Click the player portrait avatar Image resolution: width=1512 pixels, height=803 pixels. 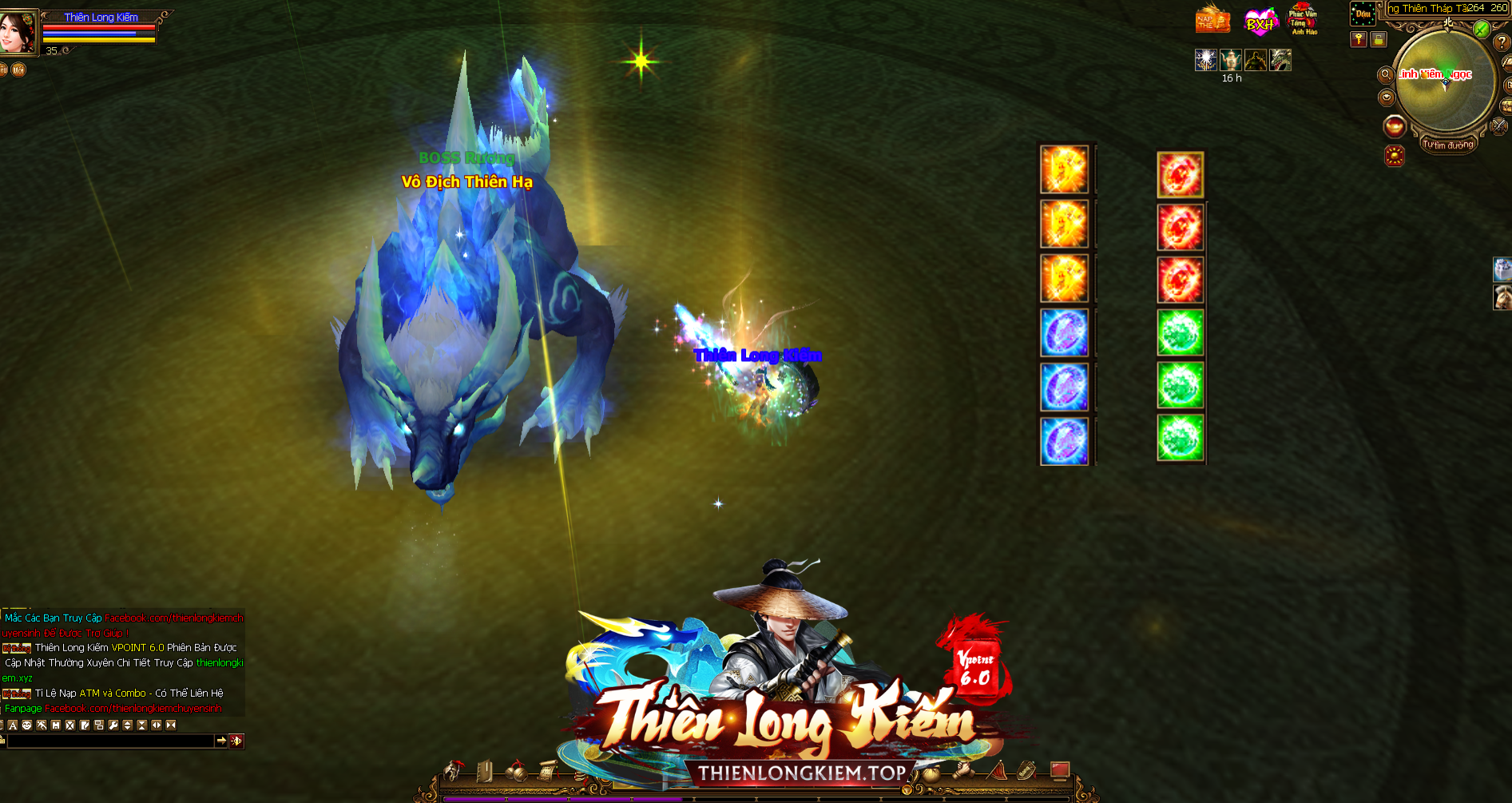[18, 32]
